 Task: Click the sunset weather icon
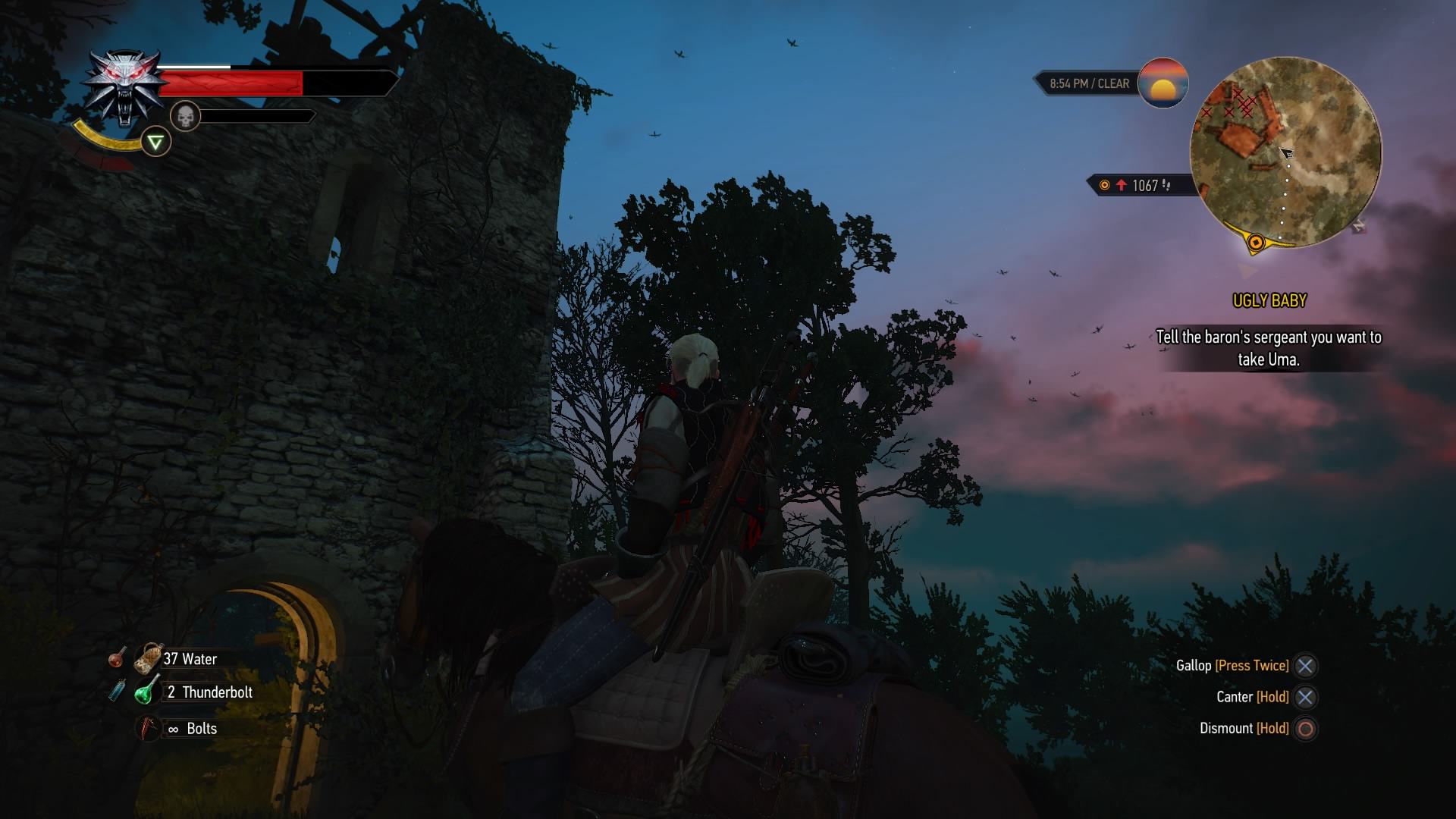point(1163,83)
